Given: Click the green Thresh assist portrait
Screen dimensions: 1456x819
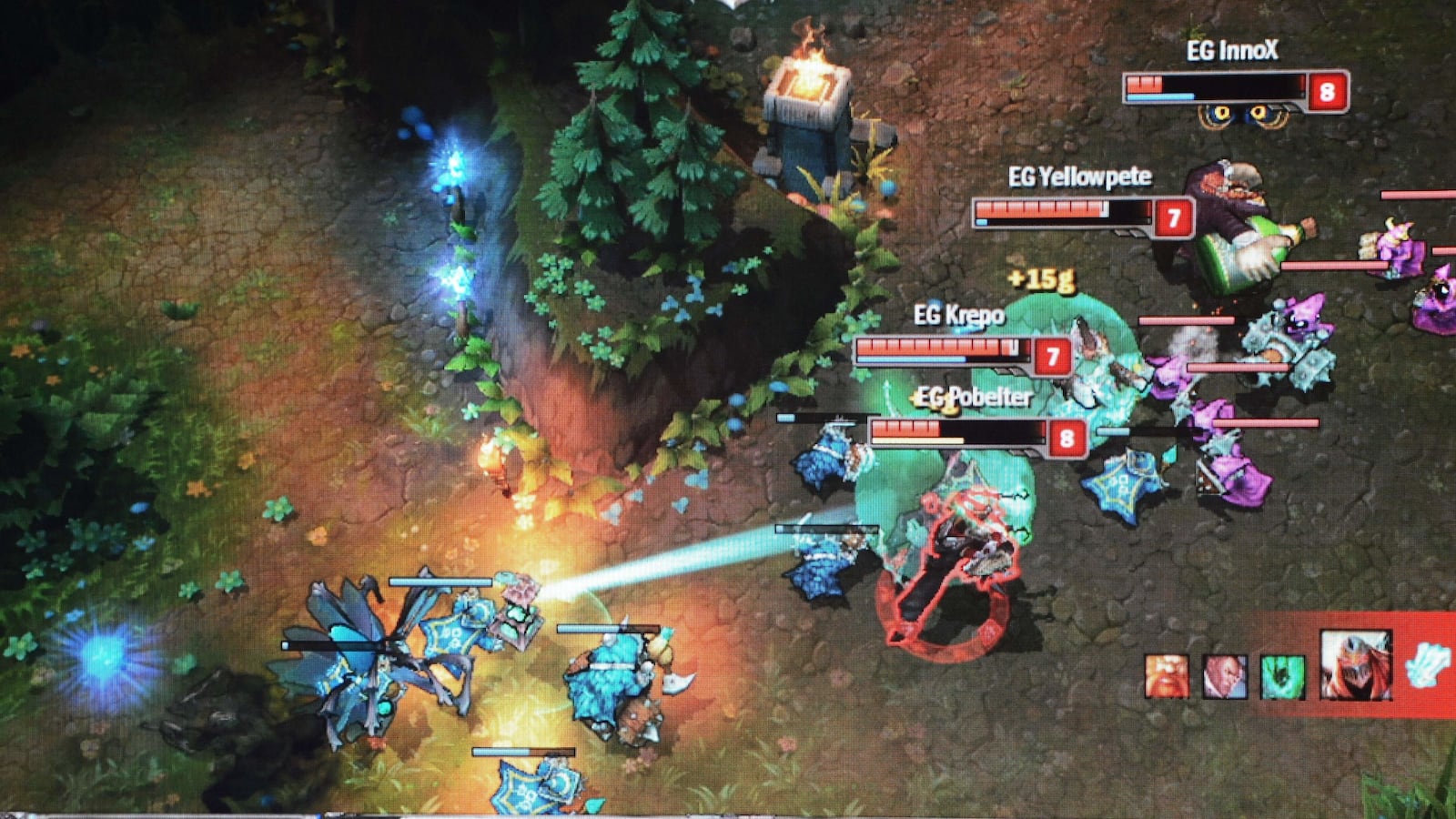Looking at the screenshot, I should tap(1282, 678).
